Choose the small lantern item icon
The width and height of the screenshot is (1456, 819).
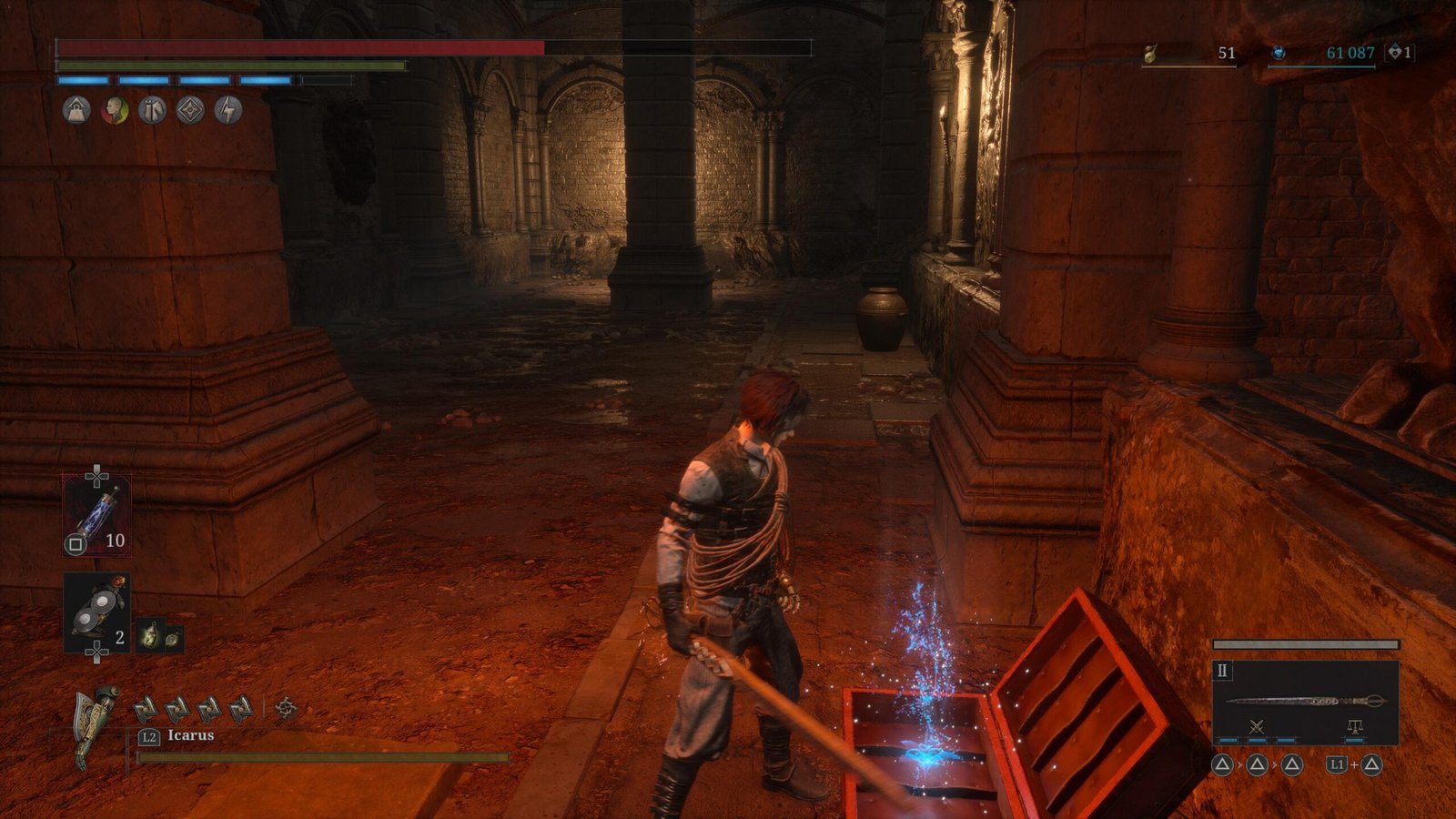point(150,635)
